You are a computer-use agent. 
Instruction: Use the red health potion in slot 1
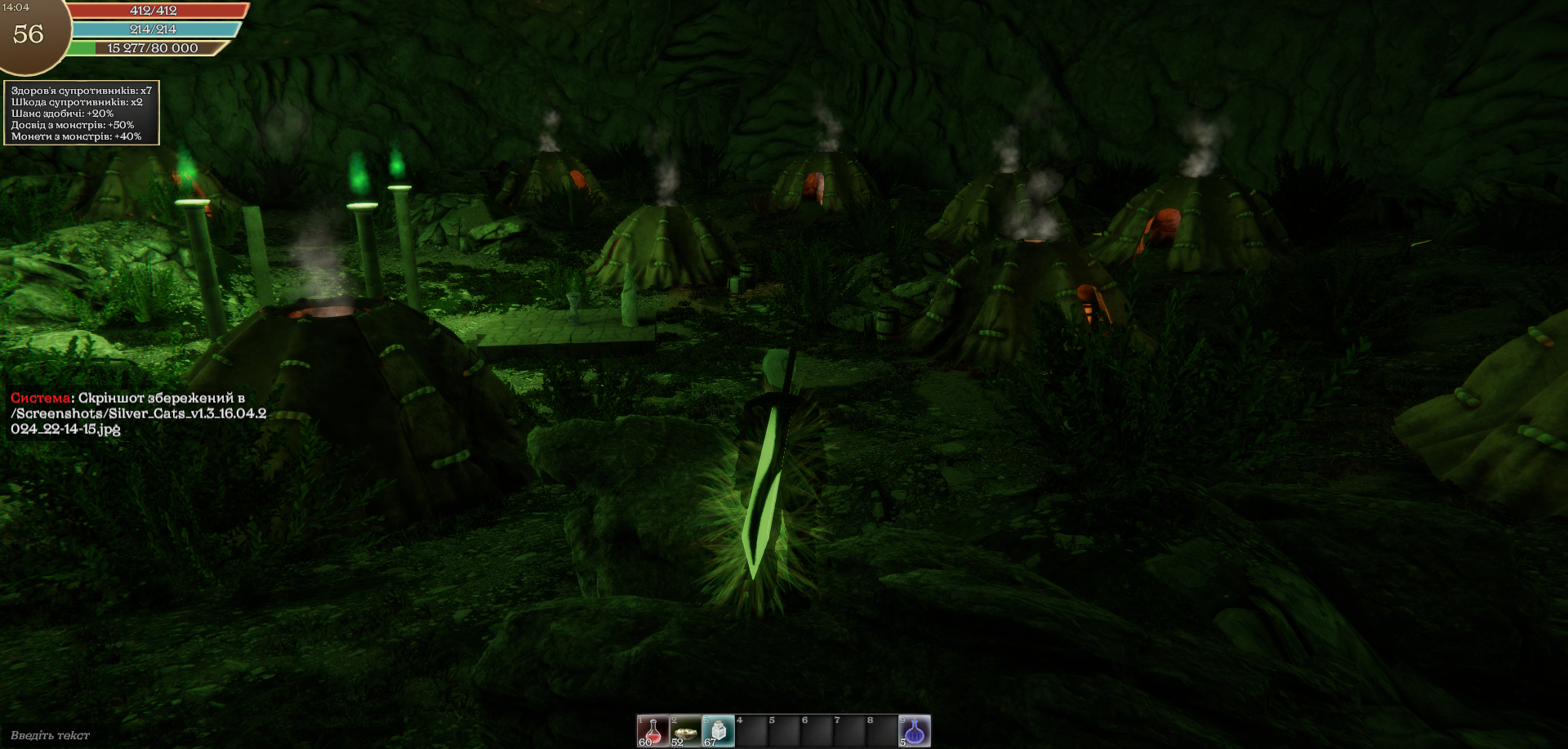(x=653, y=730)
